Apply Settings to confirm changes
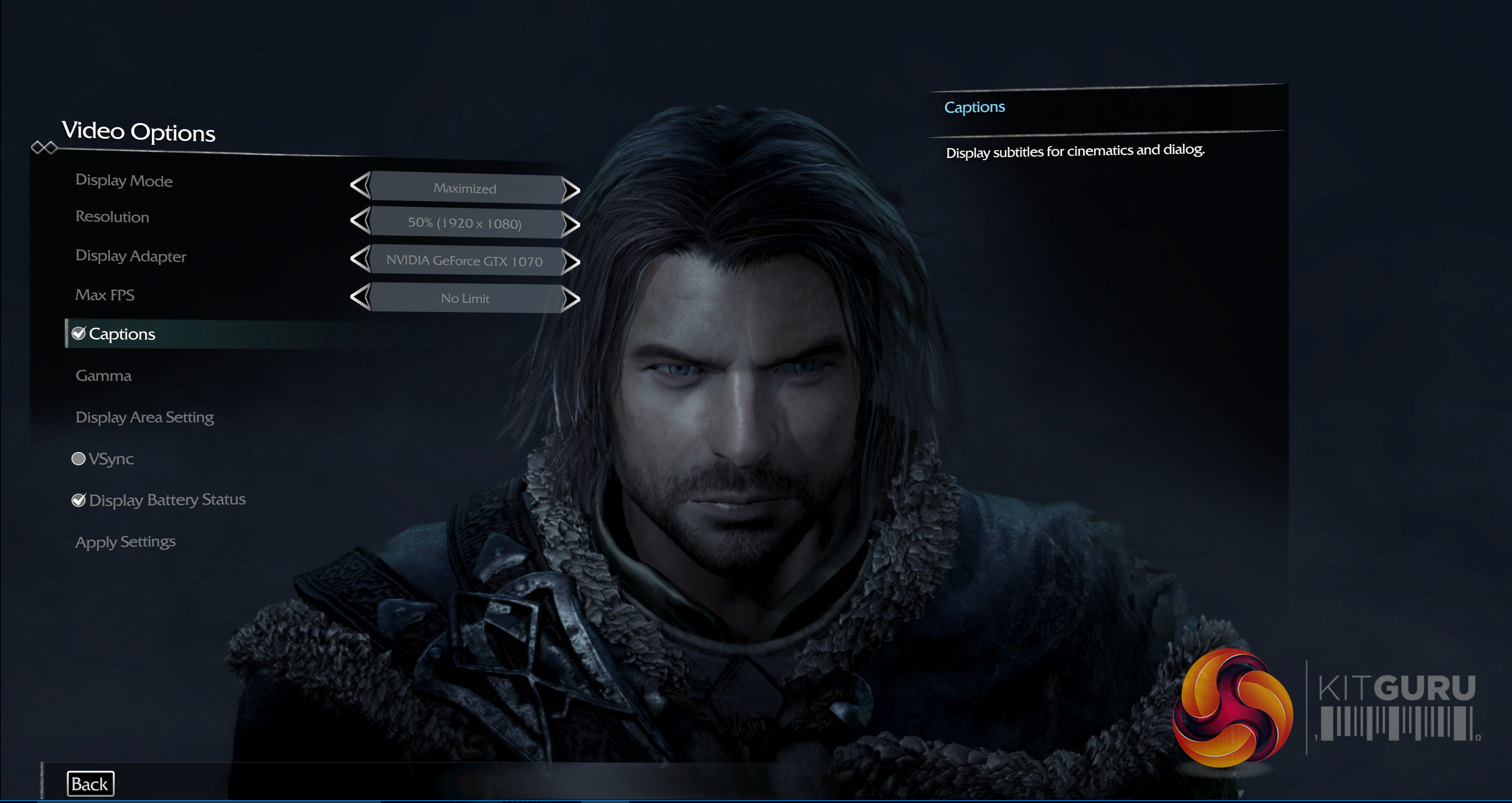The height and width of the screenshot is (803, 1512). 125,542
